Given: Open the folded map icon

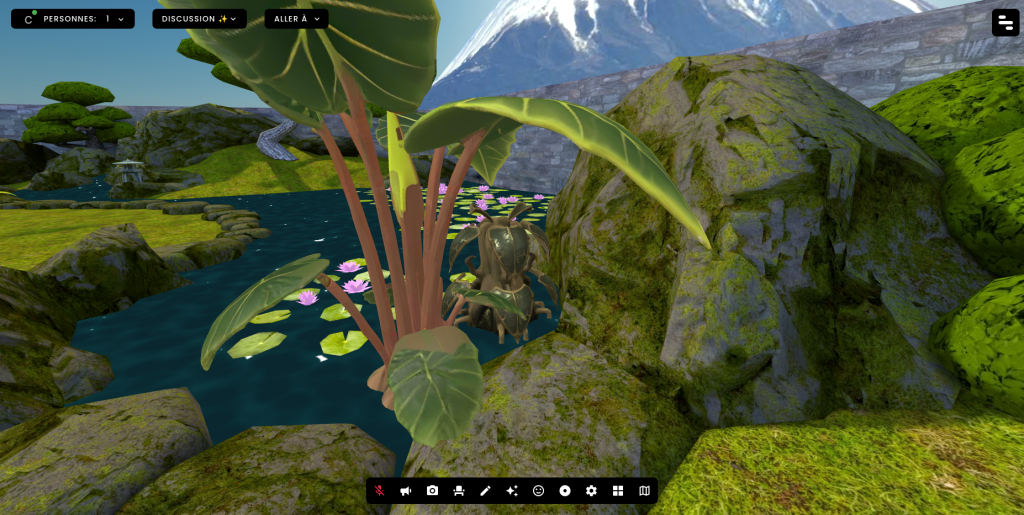Looking at the screenshot, I should coord(644,491).
